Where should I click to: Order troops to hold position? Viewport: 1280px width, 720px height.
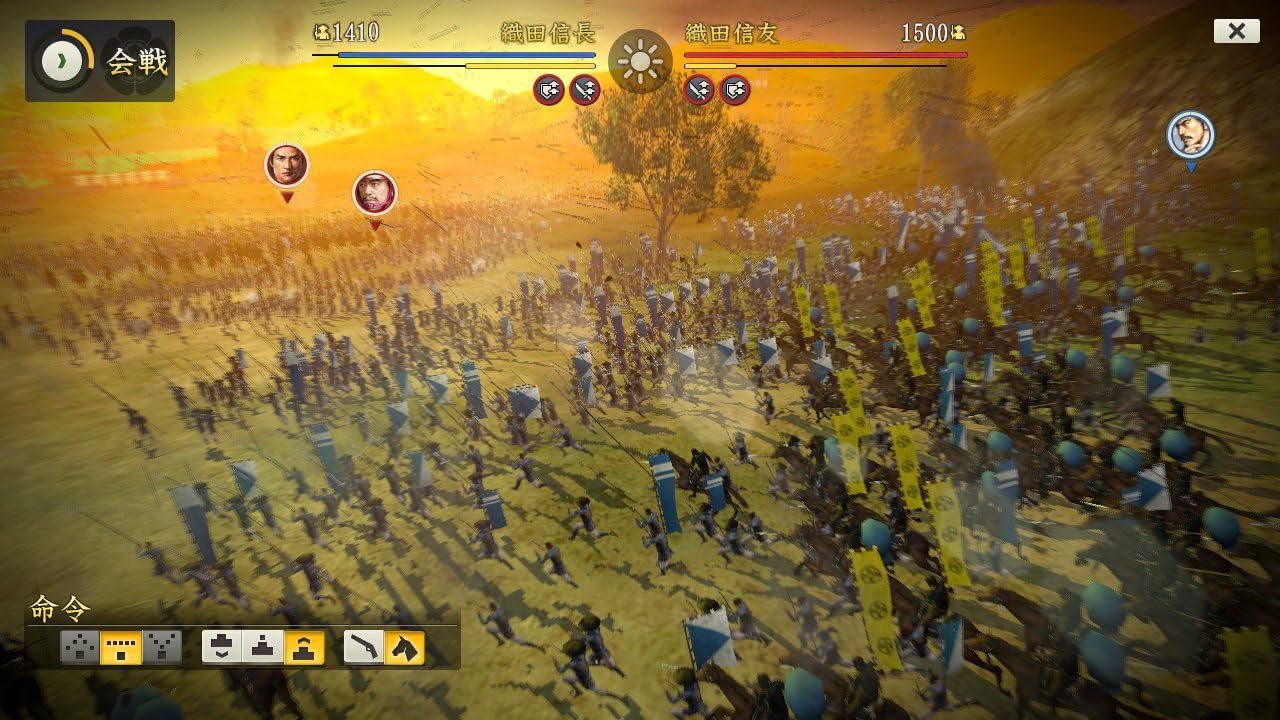pos(263,647)
